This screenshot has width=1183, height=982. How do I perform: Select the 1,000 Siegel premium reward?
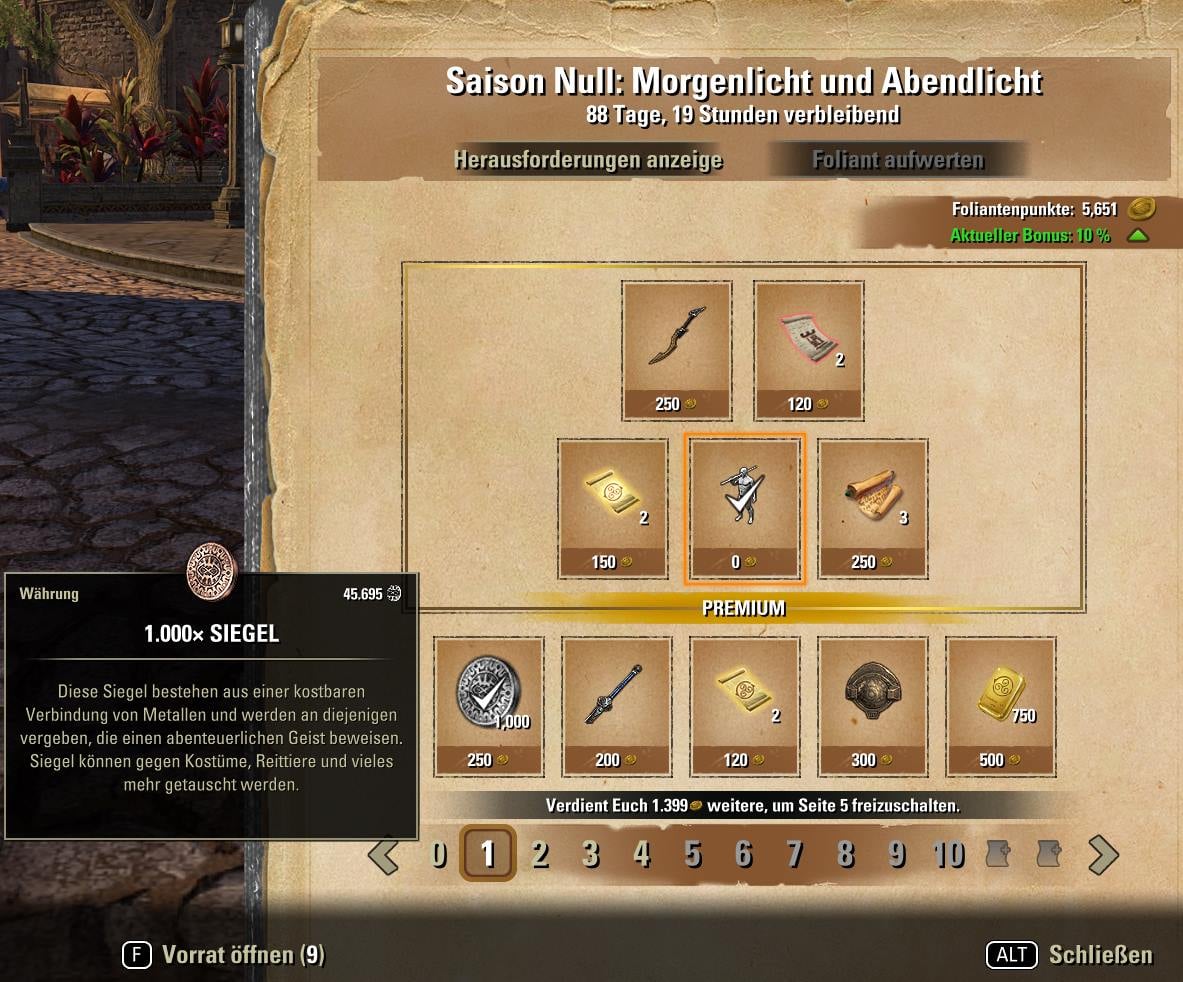[x=489, y=706]
